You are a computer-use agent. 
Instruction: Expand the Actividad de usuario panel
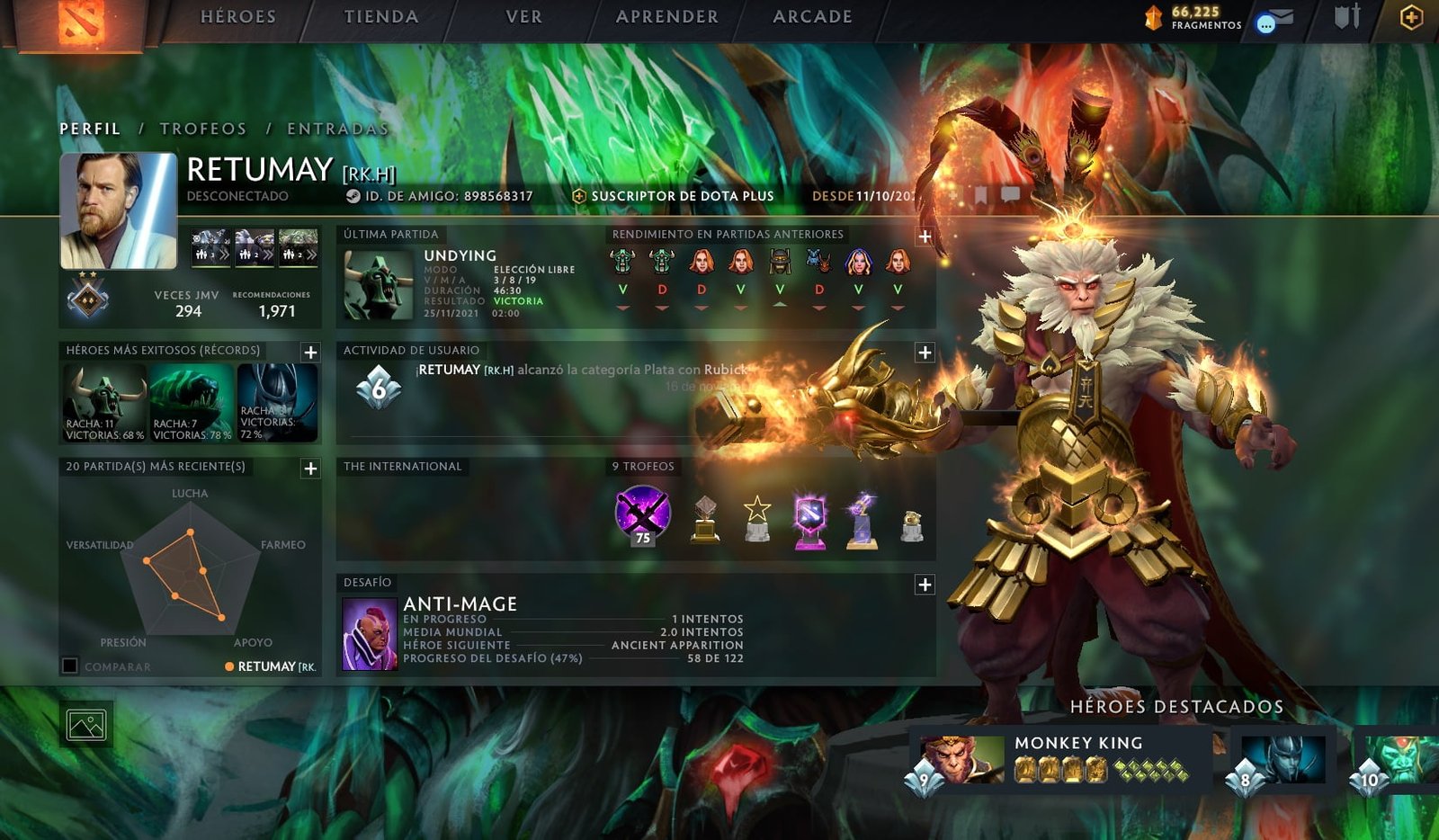pyautogui.click(x=925, y=353)
